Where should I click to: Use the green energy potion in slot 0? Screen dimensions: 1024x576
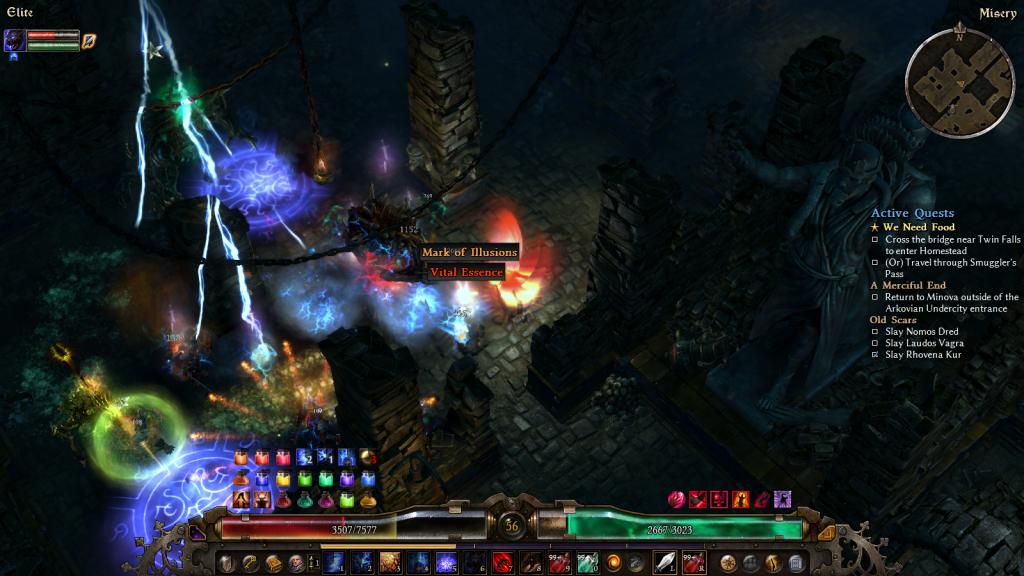pos(587,562)
